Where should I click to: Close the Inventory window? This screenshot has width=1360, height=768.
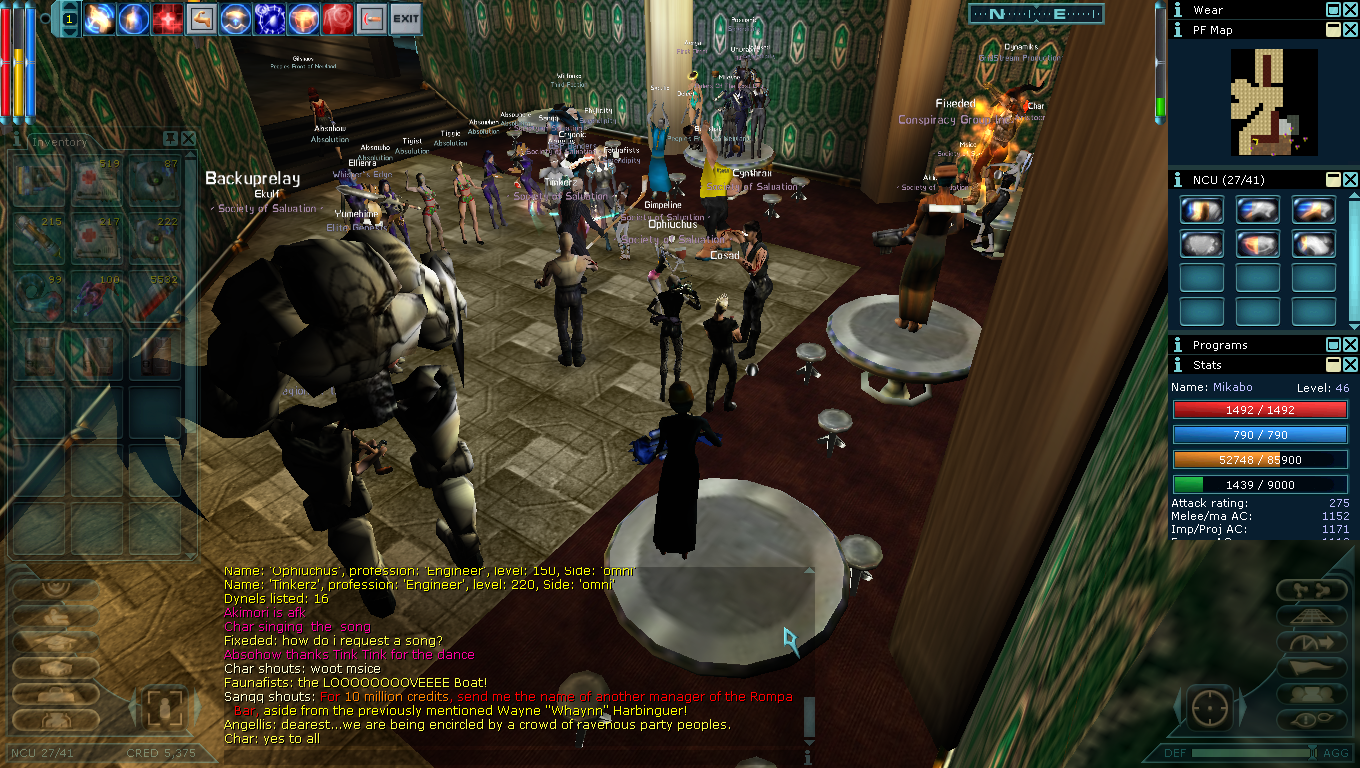click(x=188, y=139)
